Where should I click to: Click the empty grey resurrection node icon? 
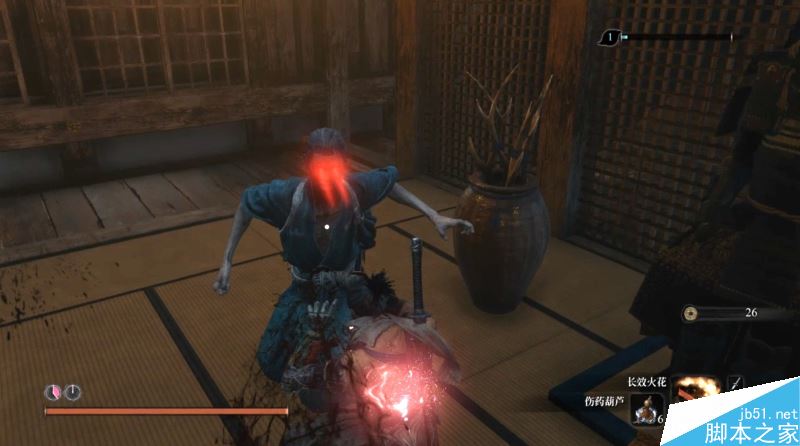pyautogui.click(x=72, y=393)
